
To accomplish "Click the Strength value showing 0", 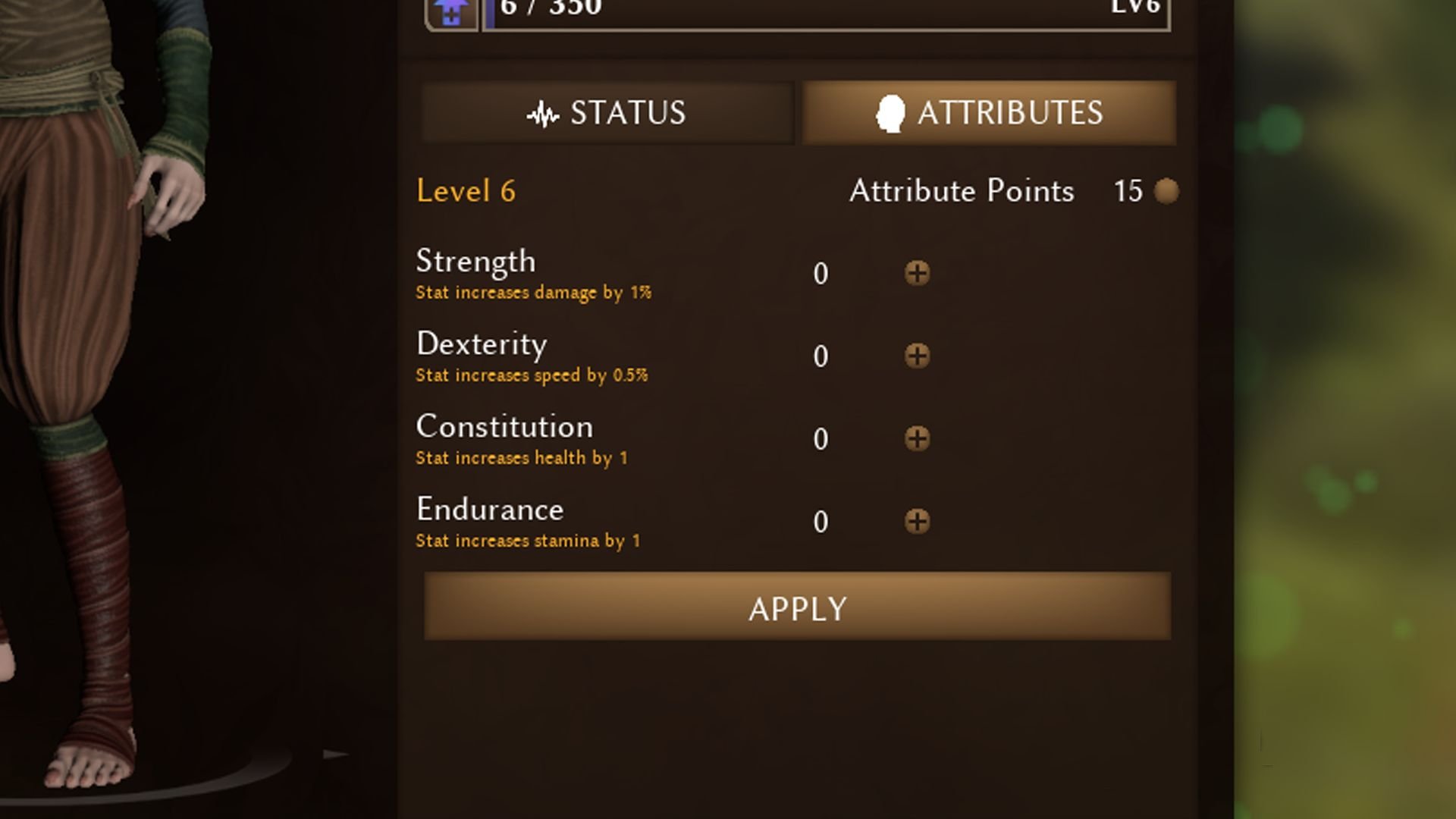I will tap(820, 275).
